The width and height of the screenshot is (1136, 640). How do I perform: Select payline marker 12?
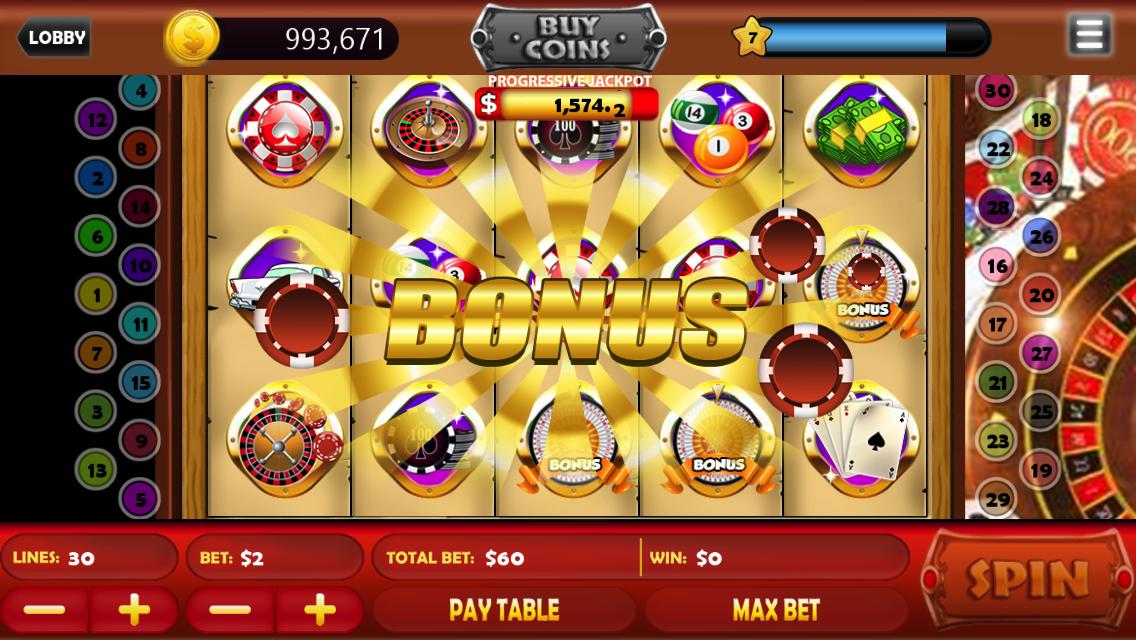pyautogui.click(x=97, y=121)
